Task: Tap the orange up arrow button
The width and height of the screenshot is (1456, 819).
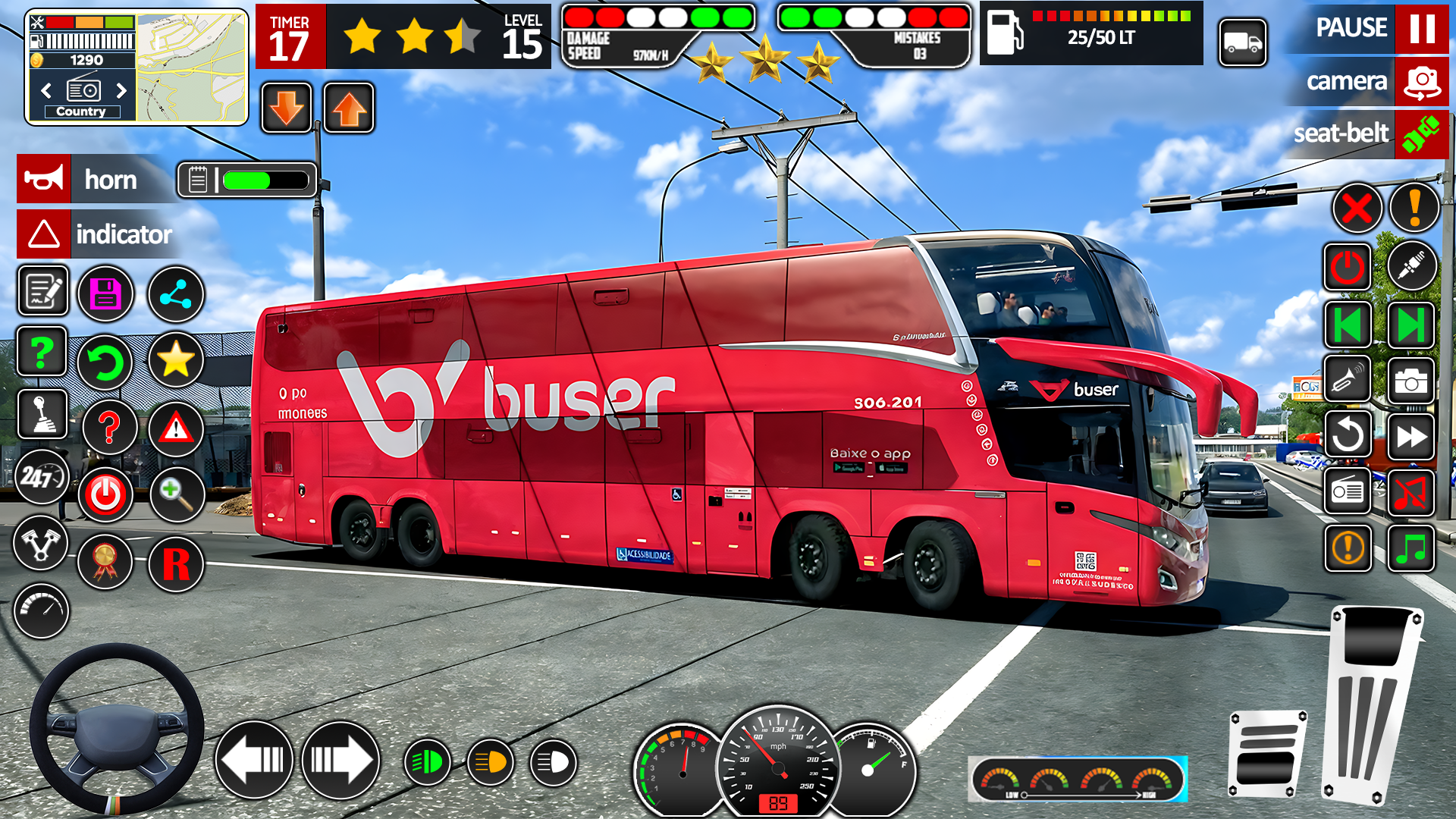Action: coord(349,108)
